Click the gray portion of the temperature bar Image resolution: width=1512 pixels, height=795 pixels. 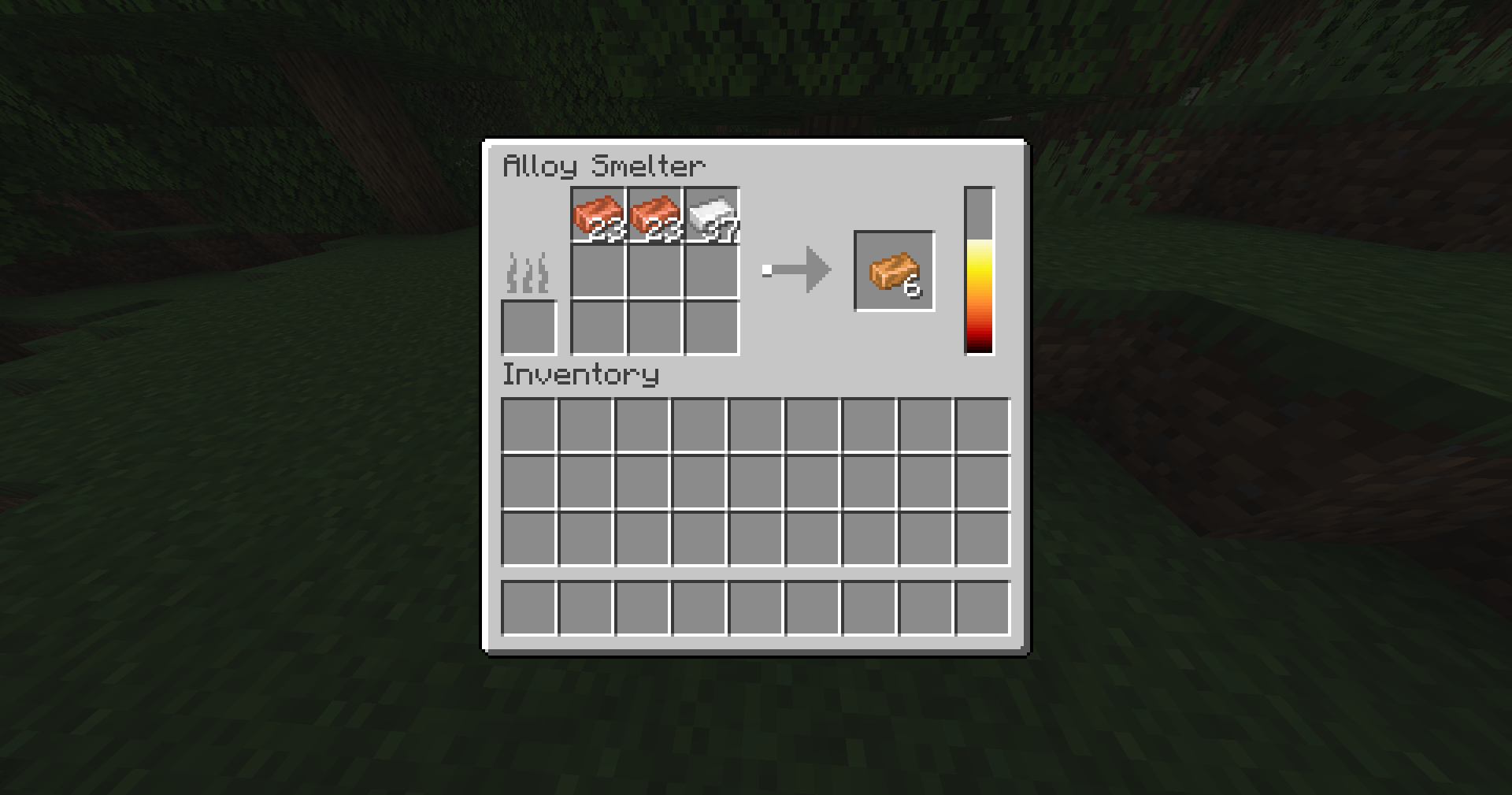coord(978,213)
